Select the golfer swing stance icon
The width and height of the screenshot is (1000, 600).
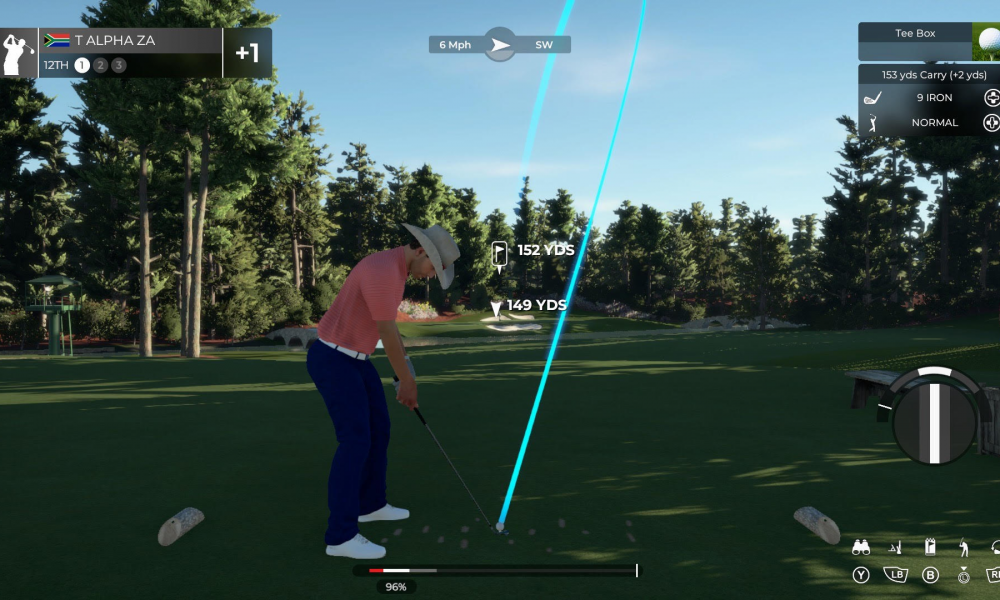pos(964,547)
